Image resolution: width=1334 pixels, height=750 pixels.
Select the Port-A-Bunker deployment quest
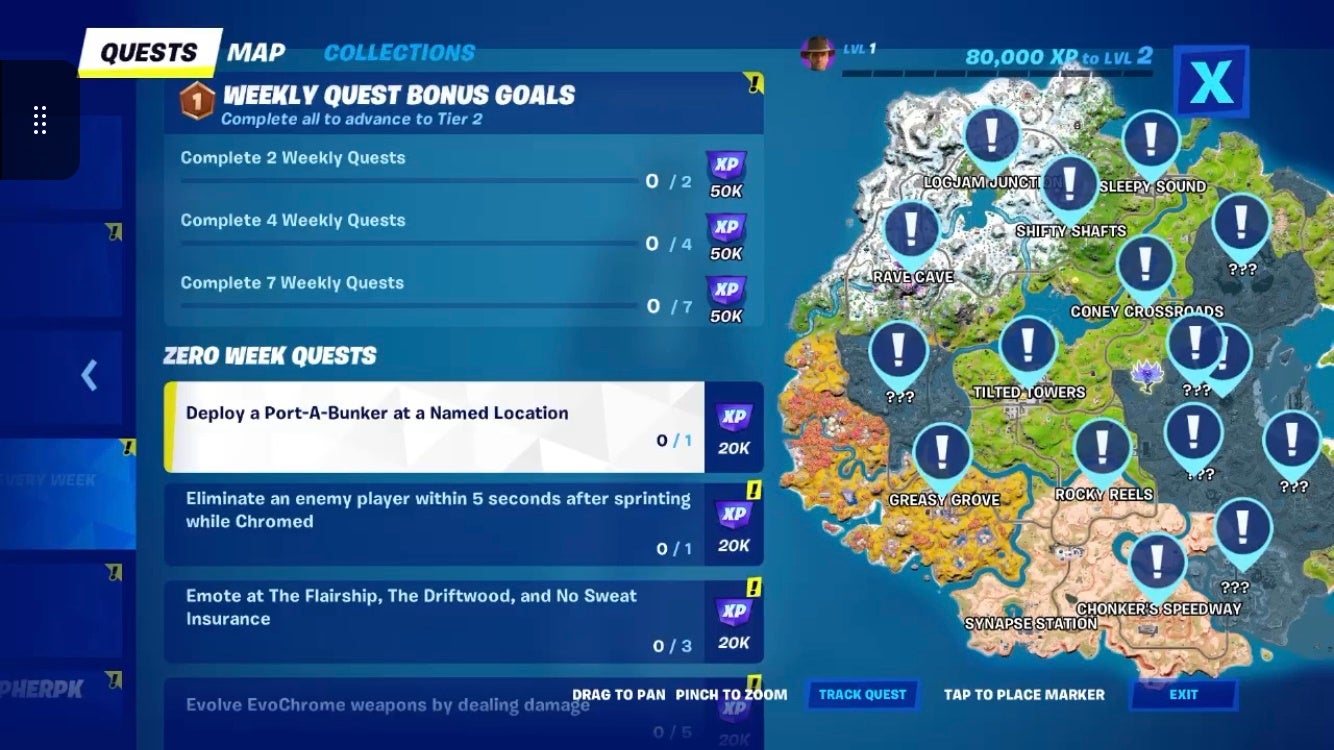pyautogui.click(x=430, y=425)
